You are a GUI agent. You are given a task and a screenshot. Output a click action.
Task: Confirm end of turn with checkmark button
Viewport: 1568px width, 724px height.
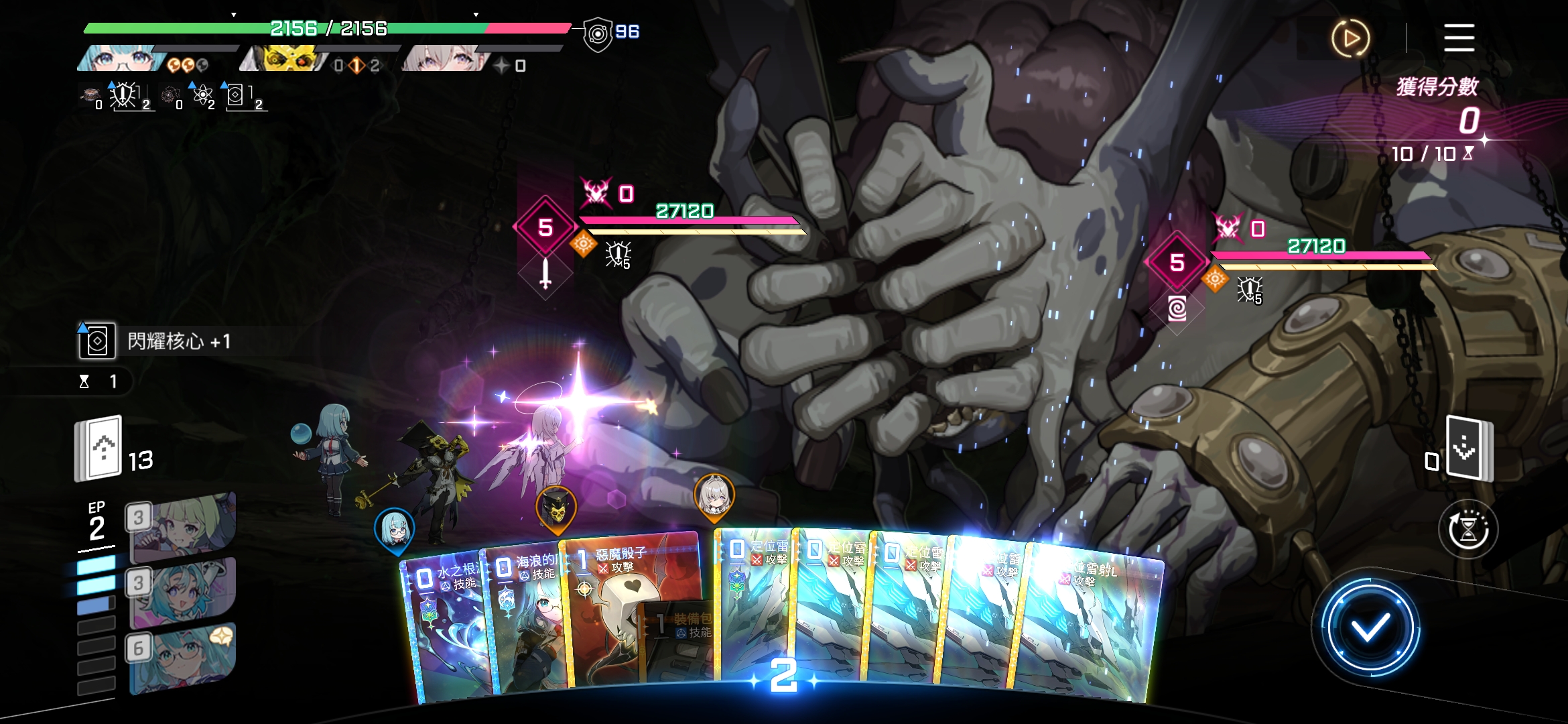(1370, 628)
